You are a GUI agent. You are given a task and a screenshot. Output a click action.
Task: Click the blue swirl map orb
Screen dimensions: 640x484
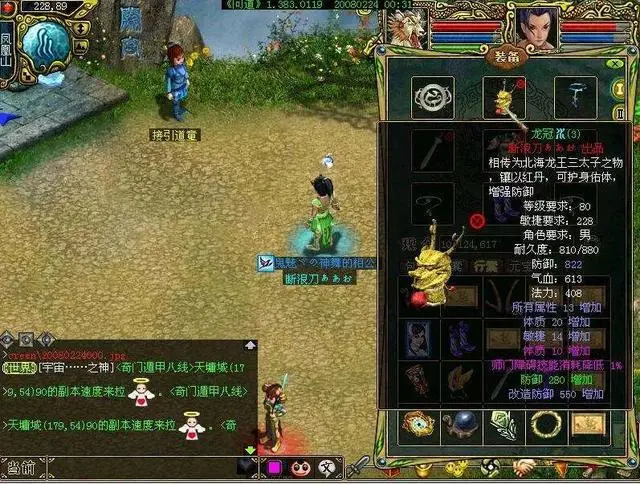[46, 44]
